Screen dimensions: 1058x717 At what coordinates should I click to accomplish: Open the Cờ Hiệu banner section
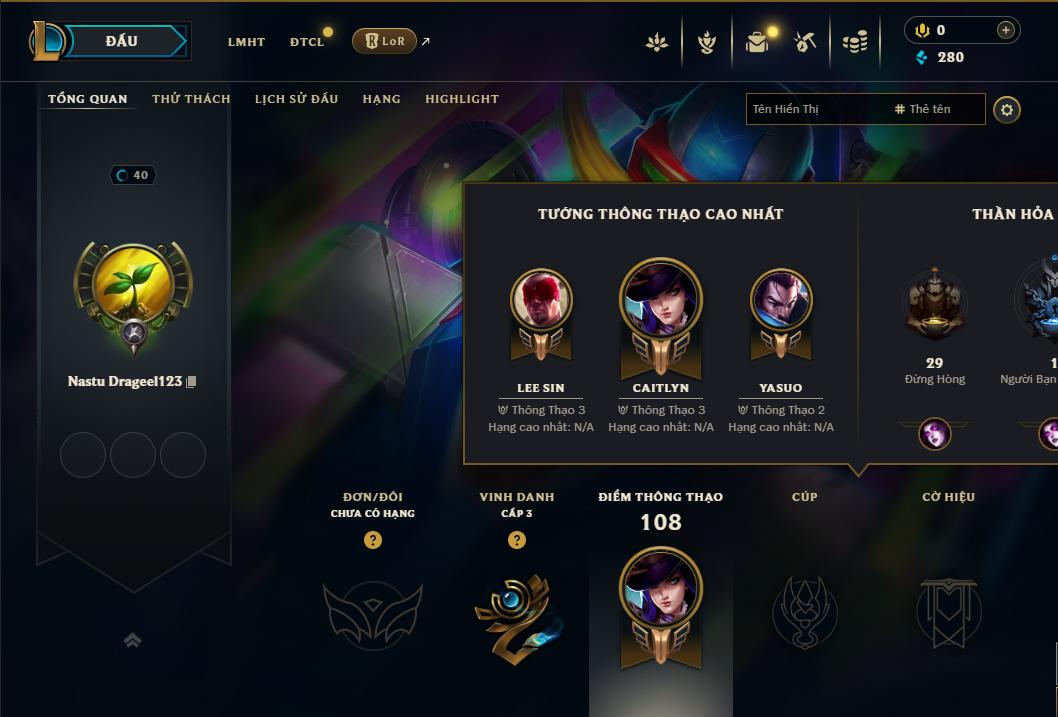948,610
